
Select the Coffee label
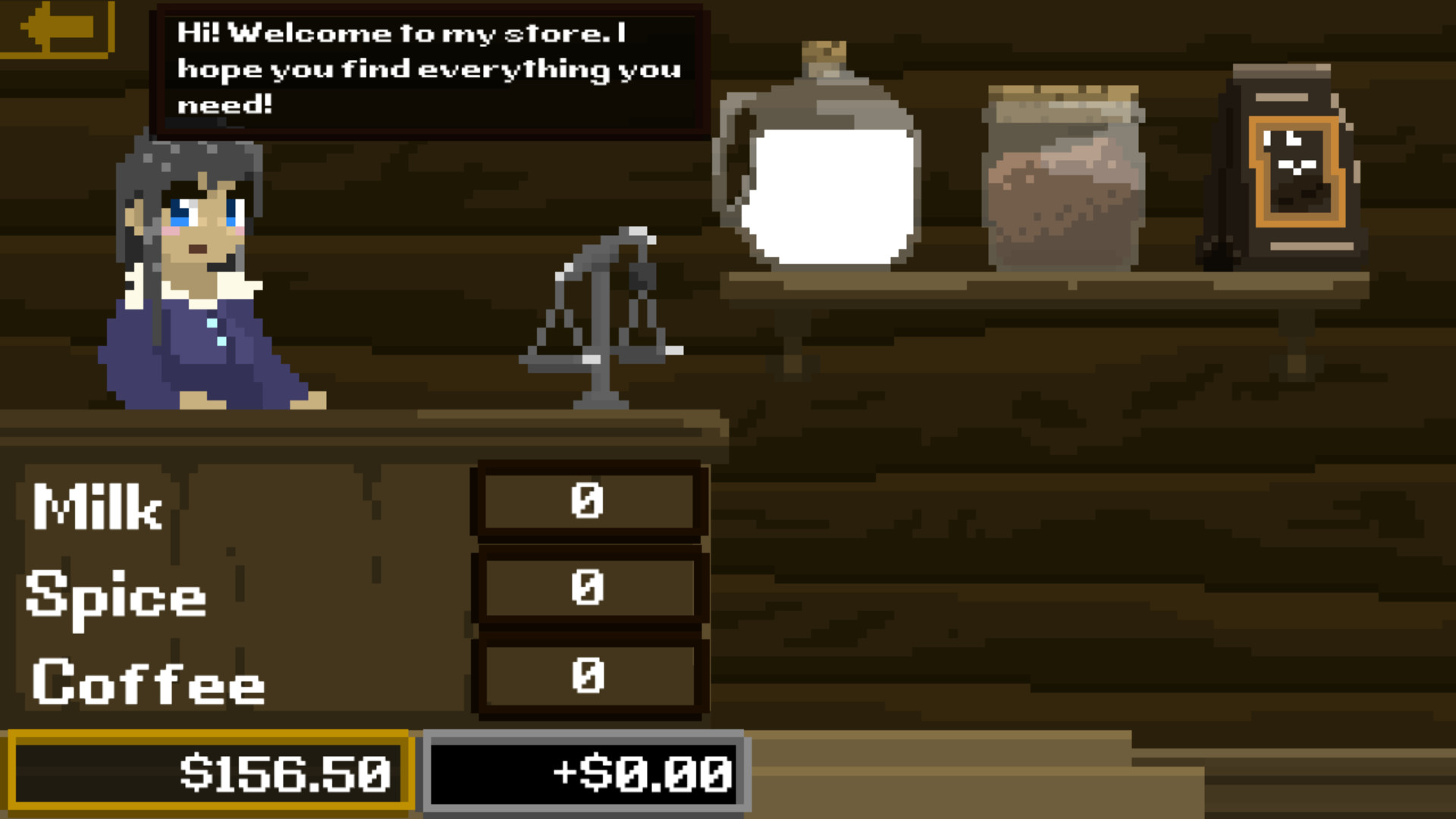(148, 682)
